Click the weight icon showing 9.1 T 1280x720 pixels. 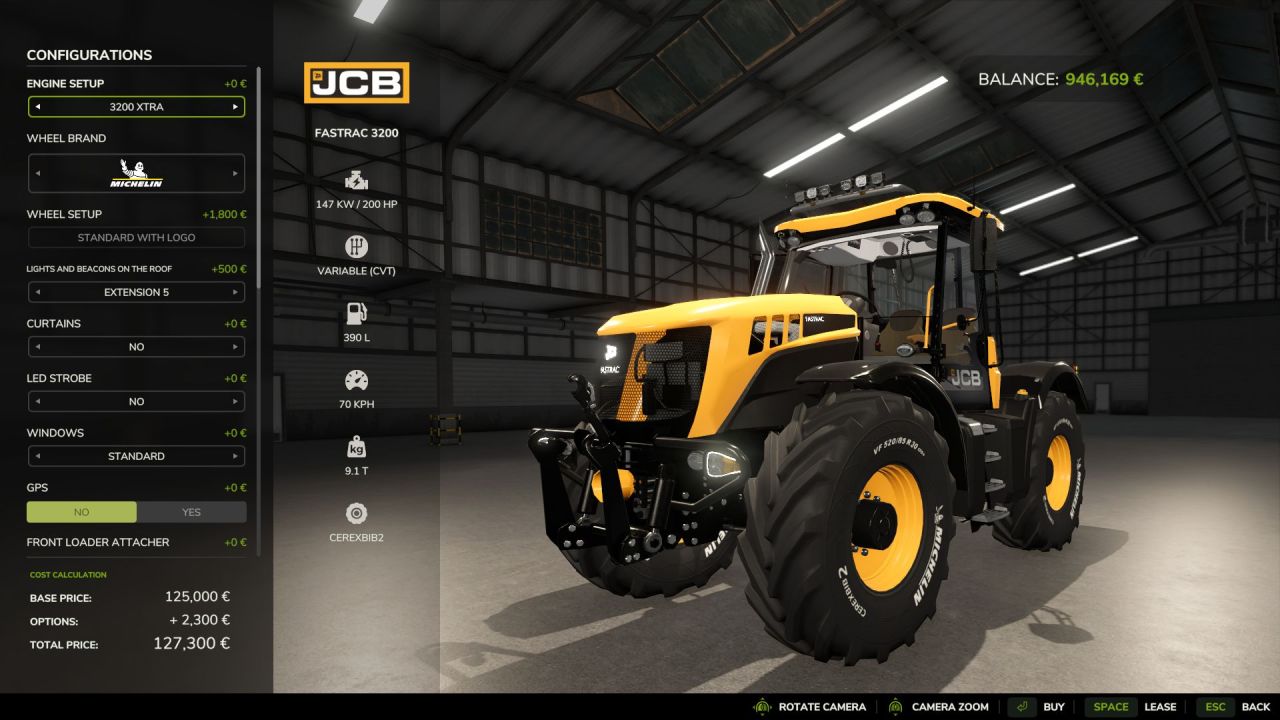(357, 447)
